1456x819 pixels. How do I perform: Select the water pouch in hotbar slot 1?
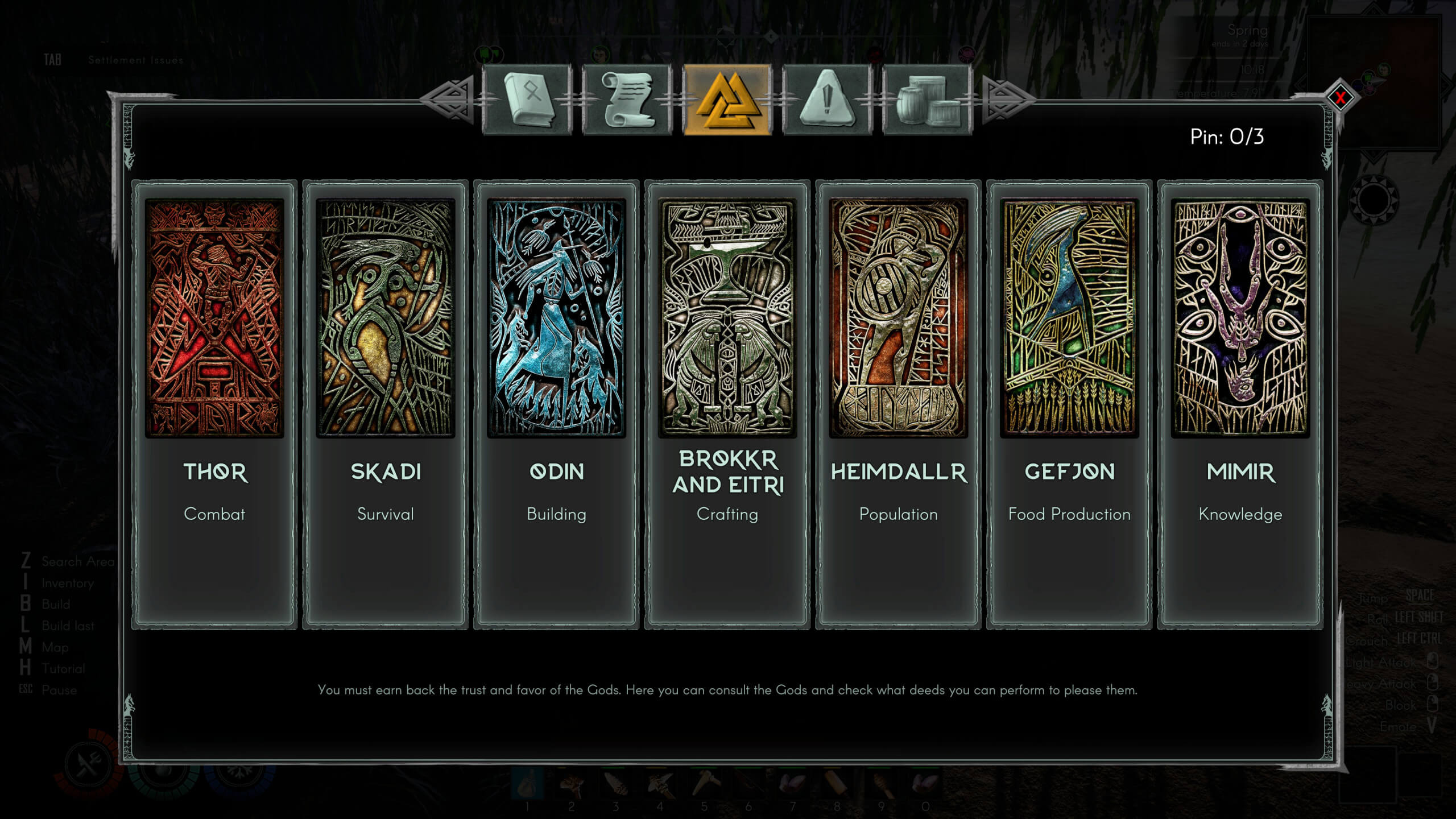coord(528,784)
